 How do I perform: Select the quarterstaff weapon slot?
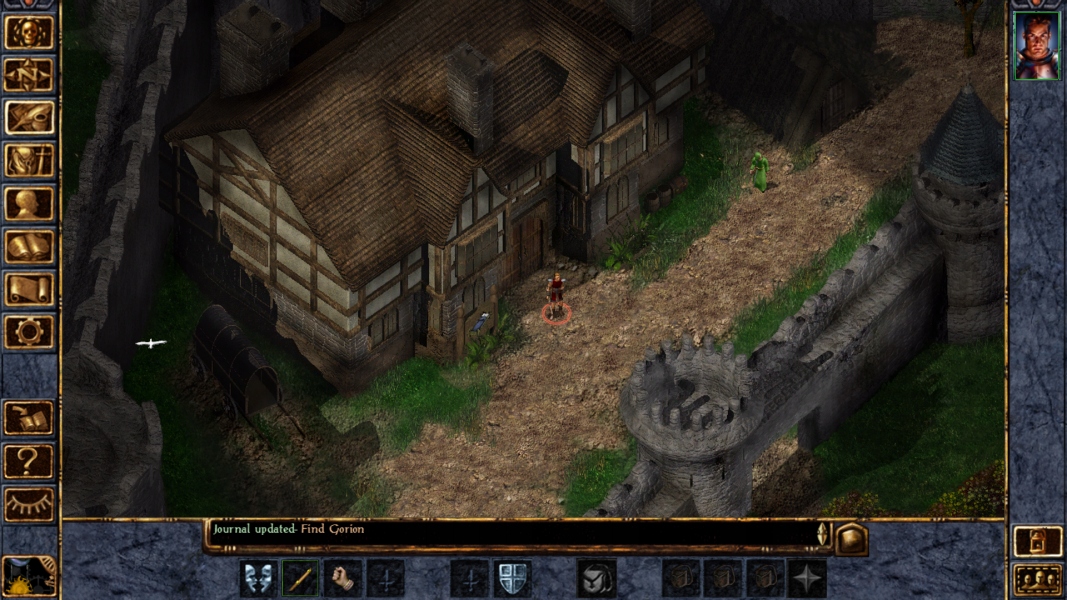(301, 579)
